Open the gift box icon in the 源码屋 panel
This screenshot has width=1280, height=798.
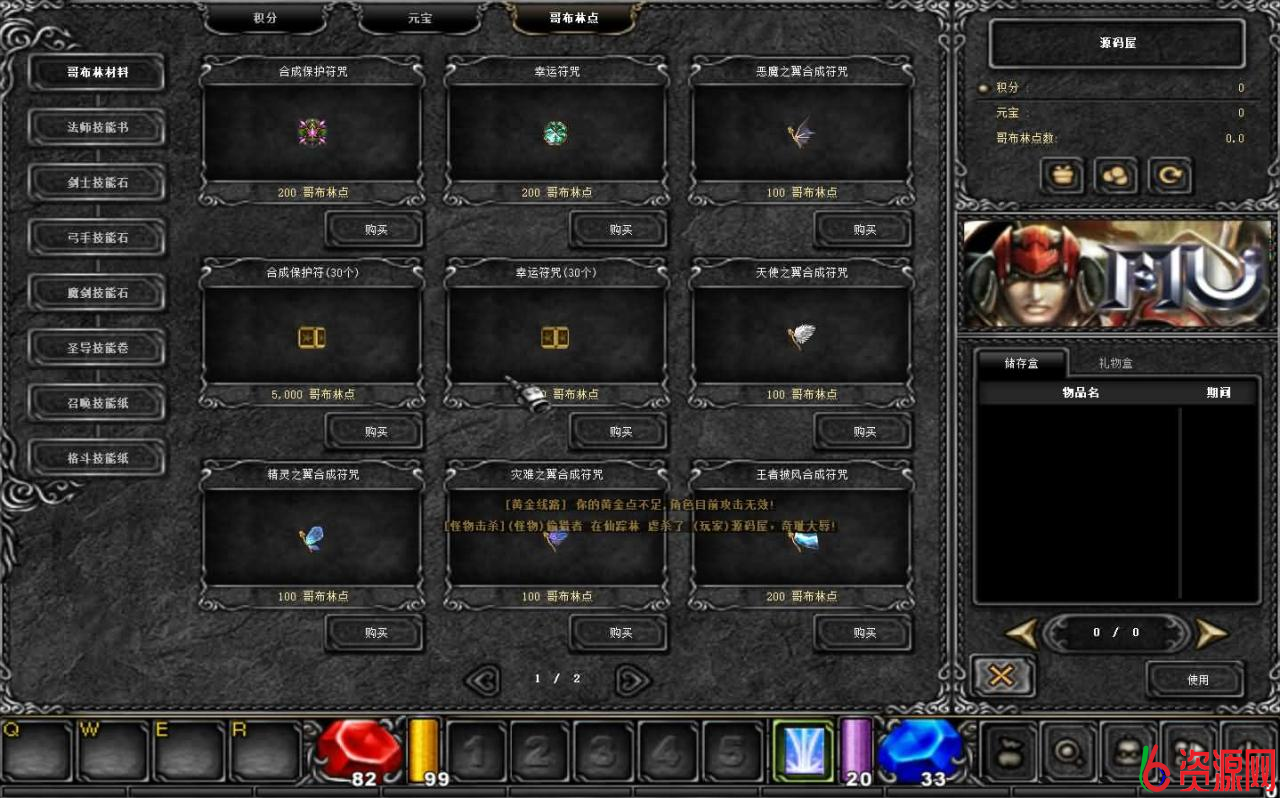click(x=1062, y=175)
